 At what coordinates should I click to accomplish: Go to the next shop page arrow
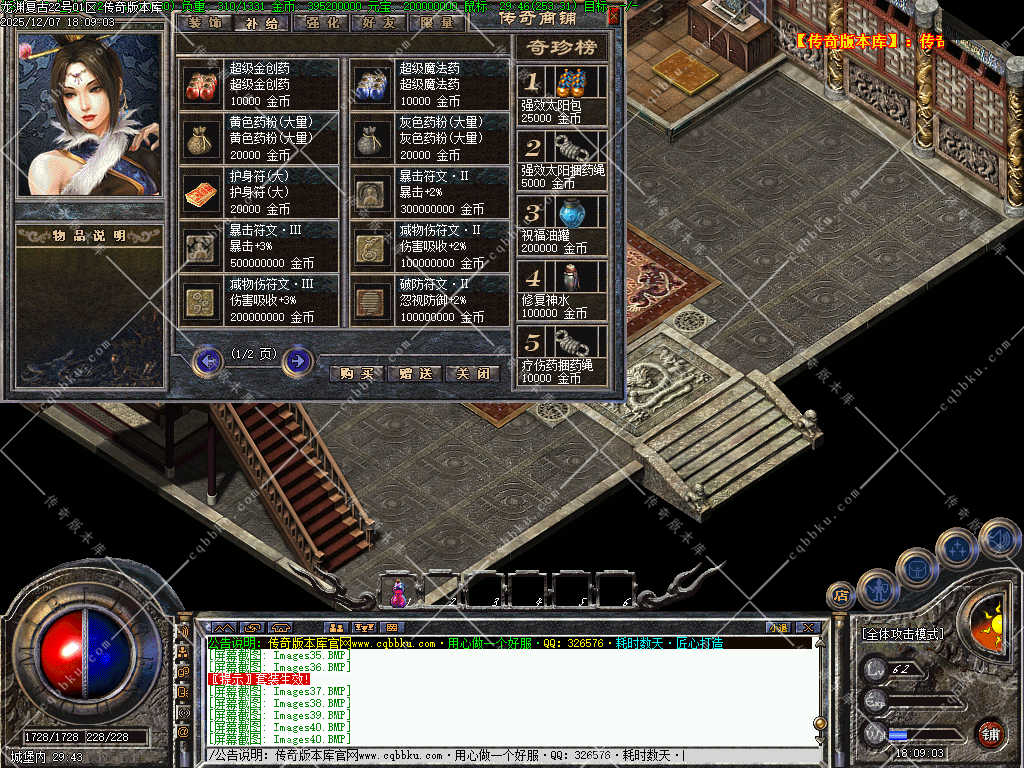(297, 360)
